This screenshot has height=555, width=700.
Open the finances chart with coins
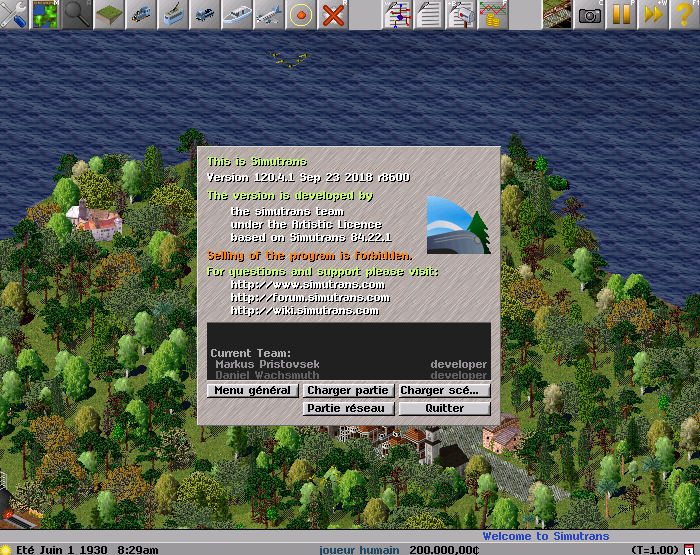tap(493, 14)
